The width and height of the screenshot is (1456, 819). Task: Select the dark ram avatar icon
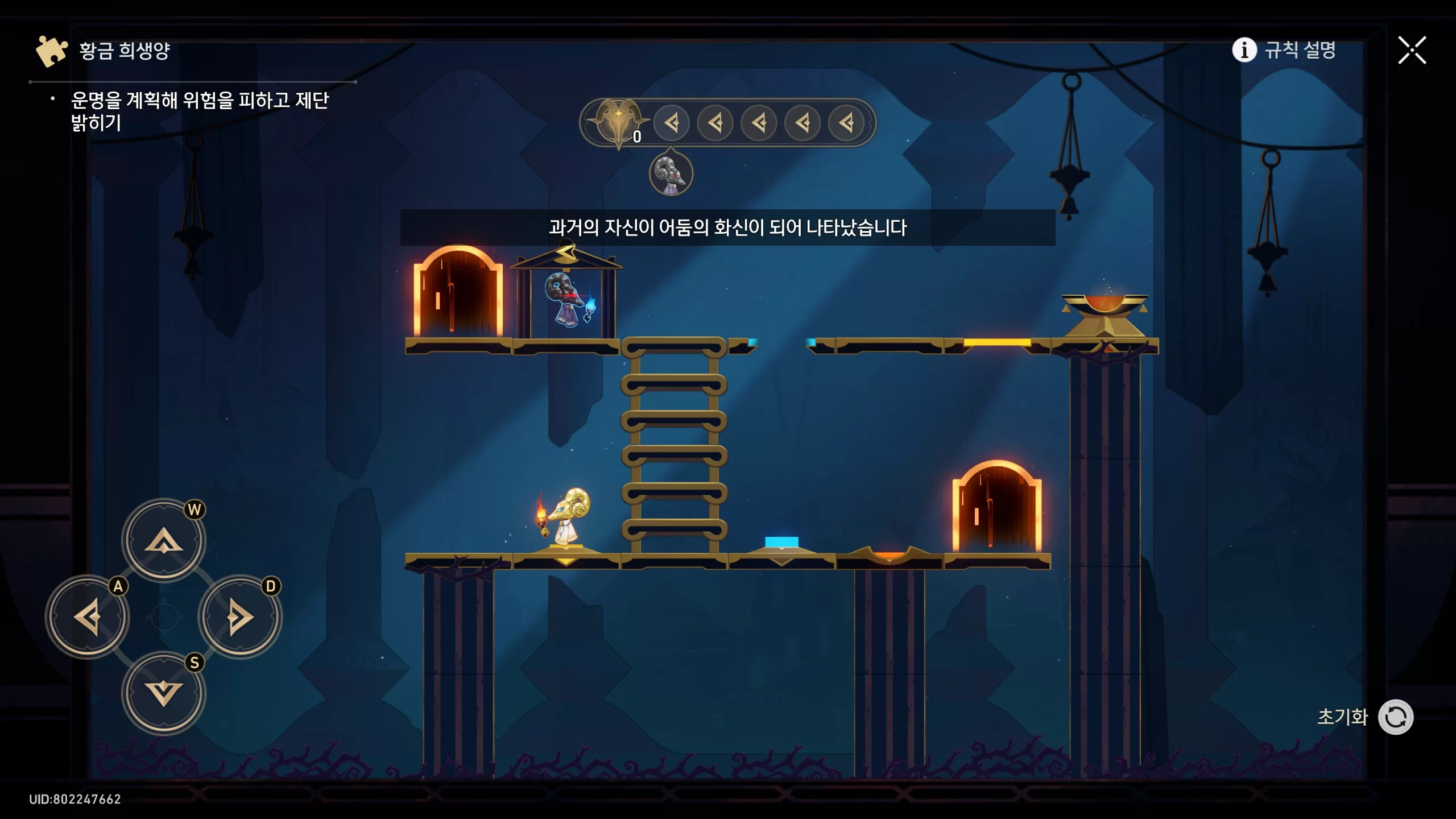(x=671, y=173)
